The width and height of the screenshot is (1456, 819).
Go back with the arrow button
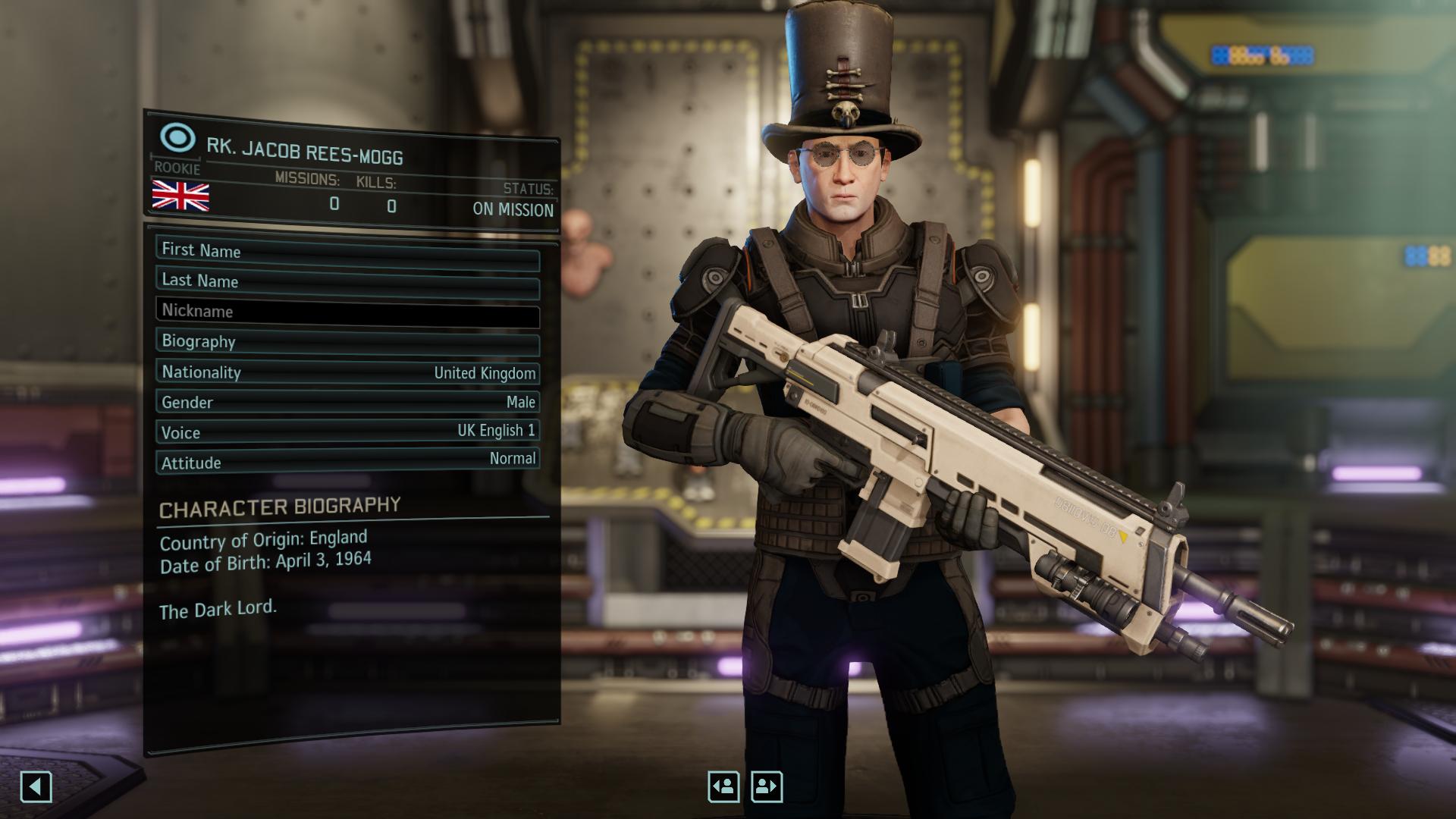36,786
